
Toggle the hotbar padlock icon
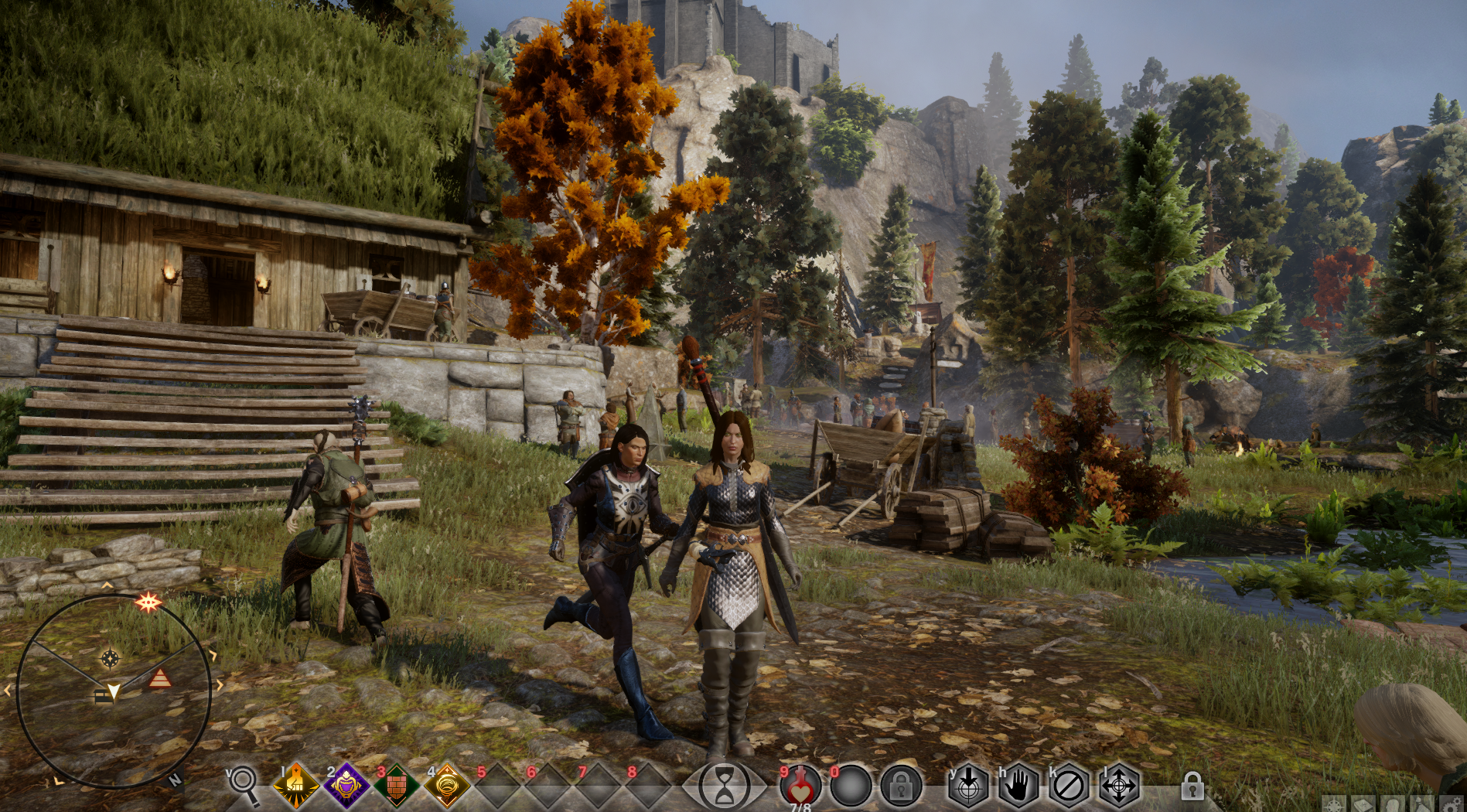(x=1192, y=787)
